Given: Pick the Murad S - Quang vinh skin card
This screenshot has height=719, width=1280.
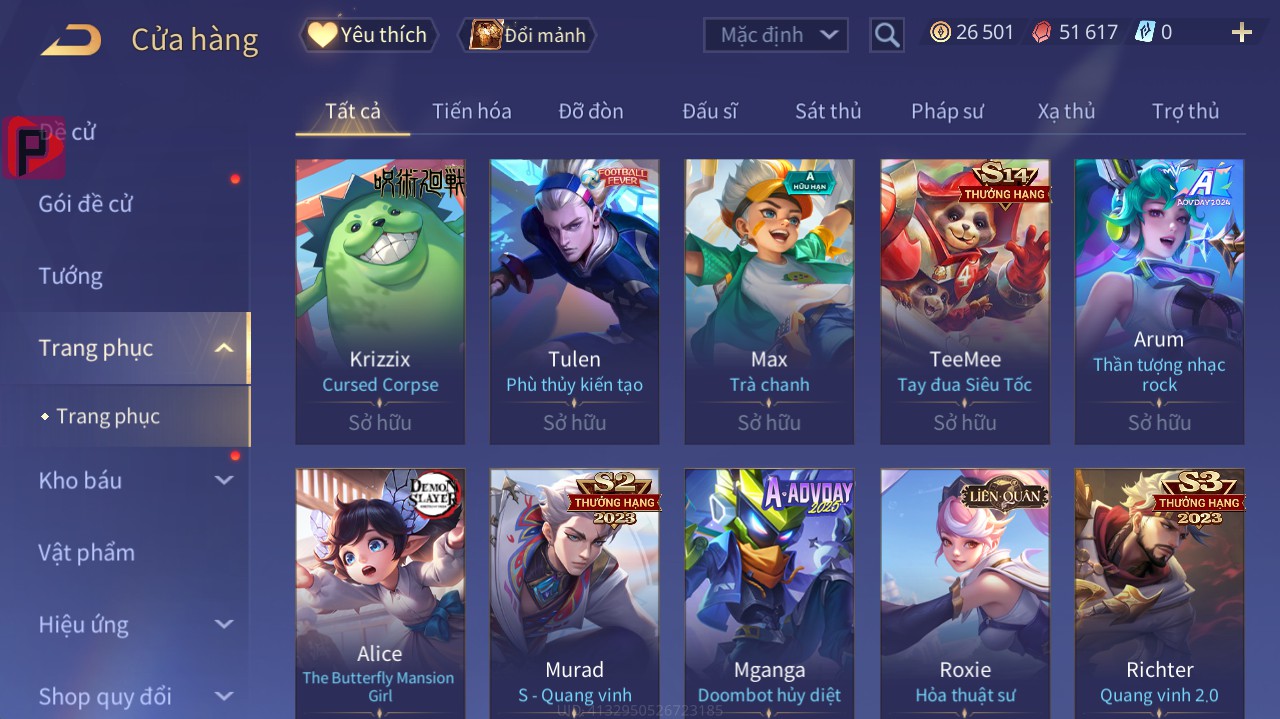Looking at the screenshot, I should 574,590.
